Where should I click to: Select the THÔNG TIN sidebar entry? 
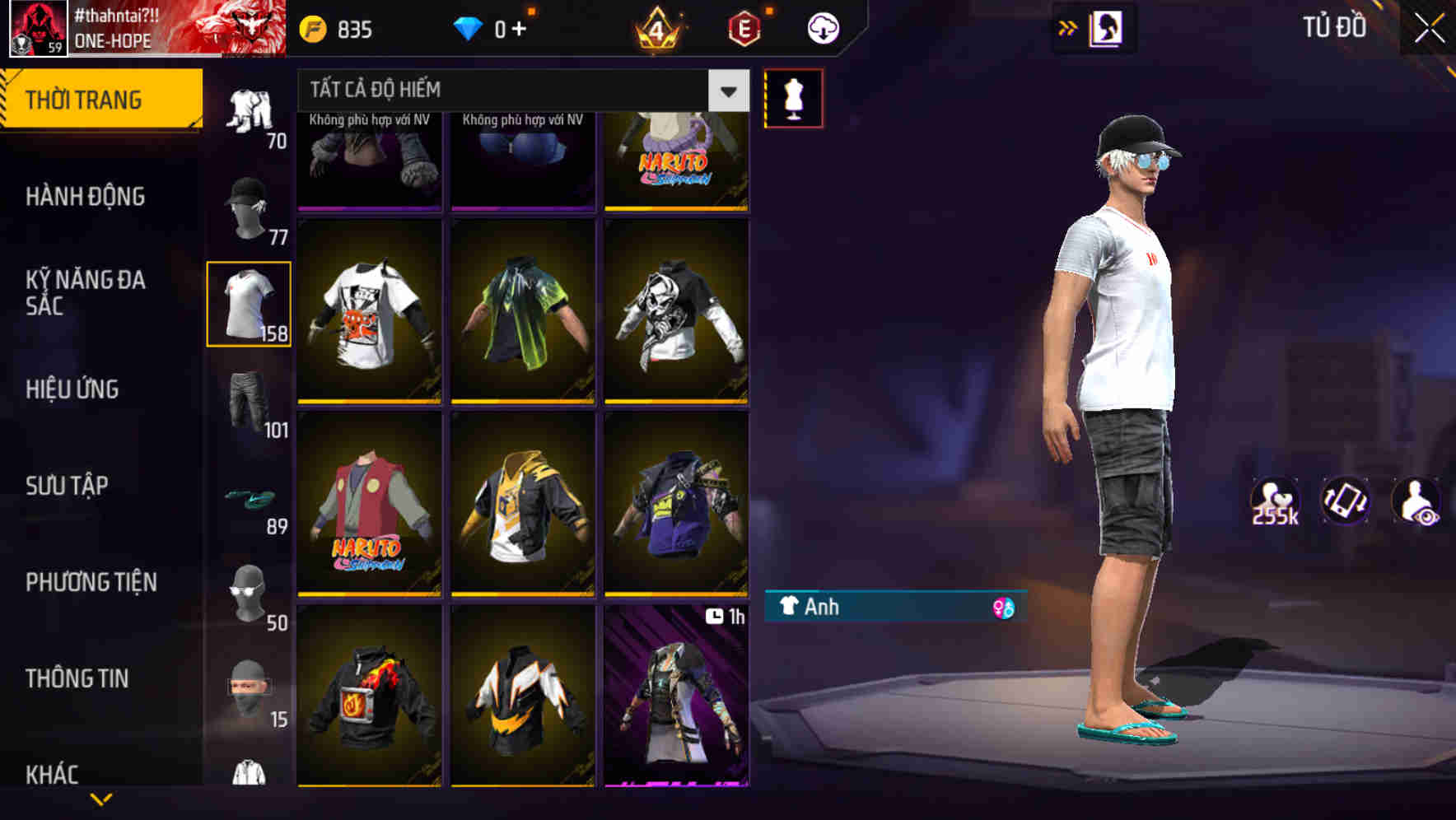pyautogui.click(x=76, y=678)
